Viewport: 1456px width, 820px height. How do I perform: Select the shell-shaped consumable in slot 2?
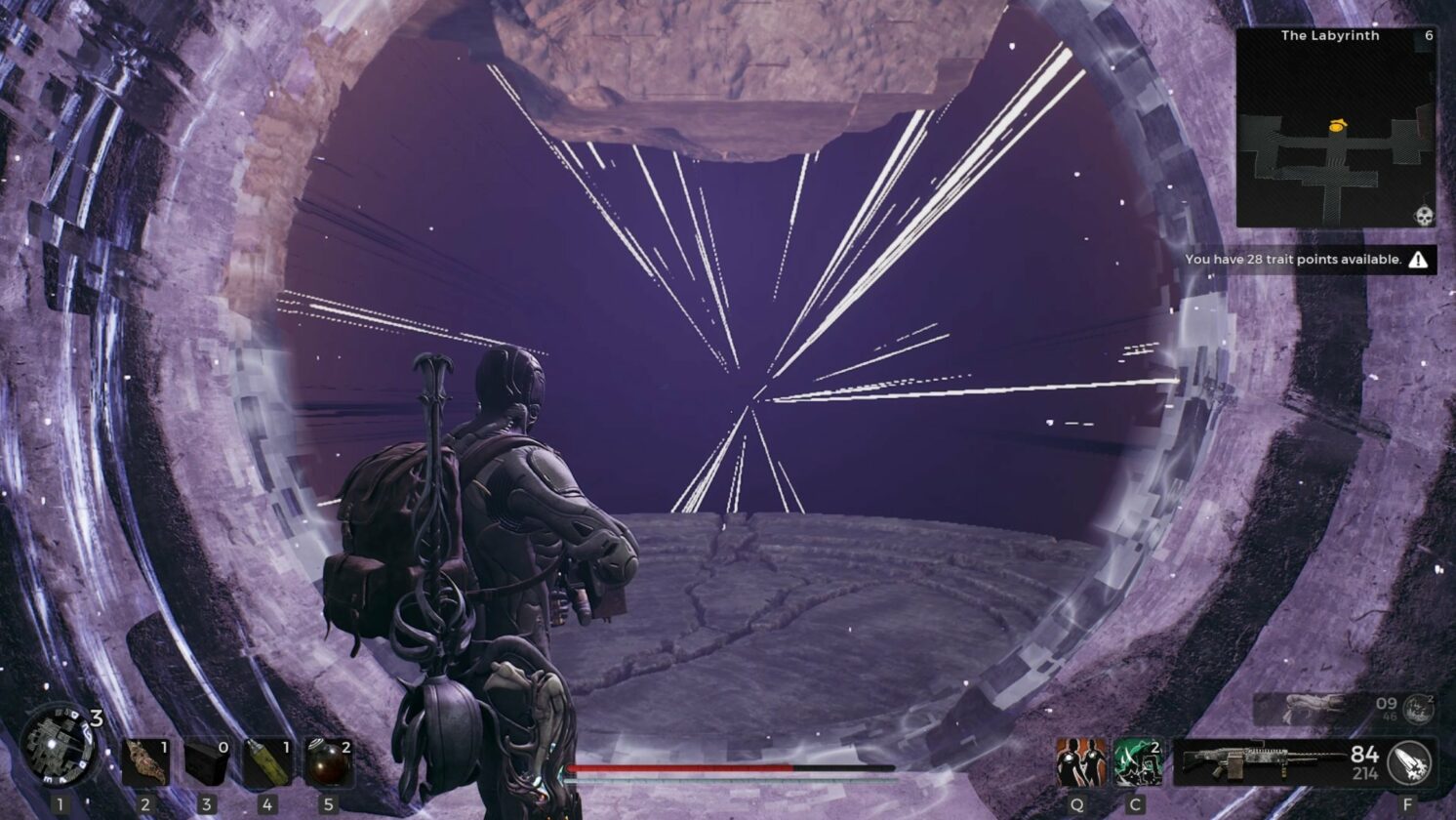(x=145, y=762)
